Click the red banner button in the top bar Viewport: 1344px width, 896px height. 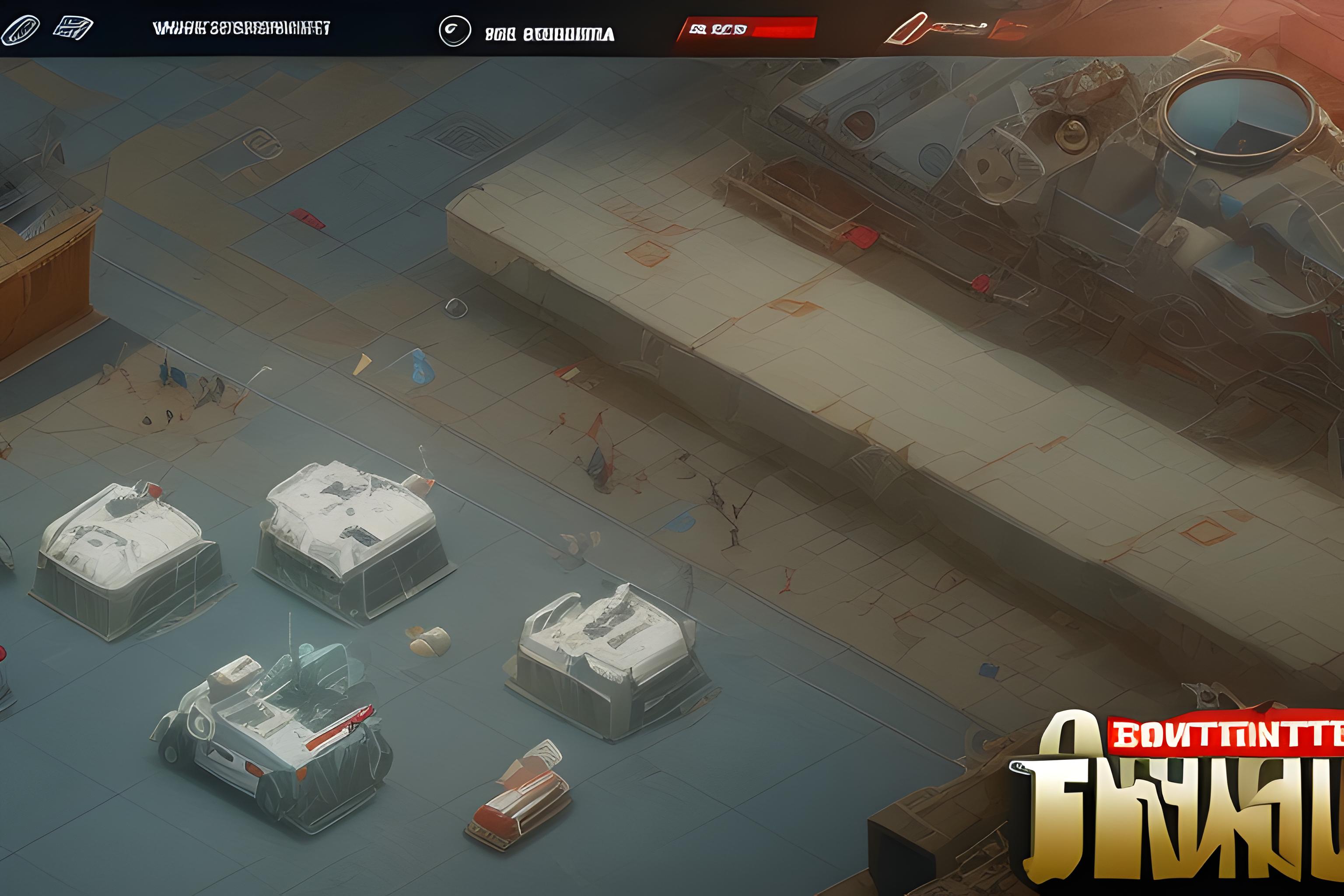coord(747,28)
